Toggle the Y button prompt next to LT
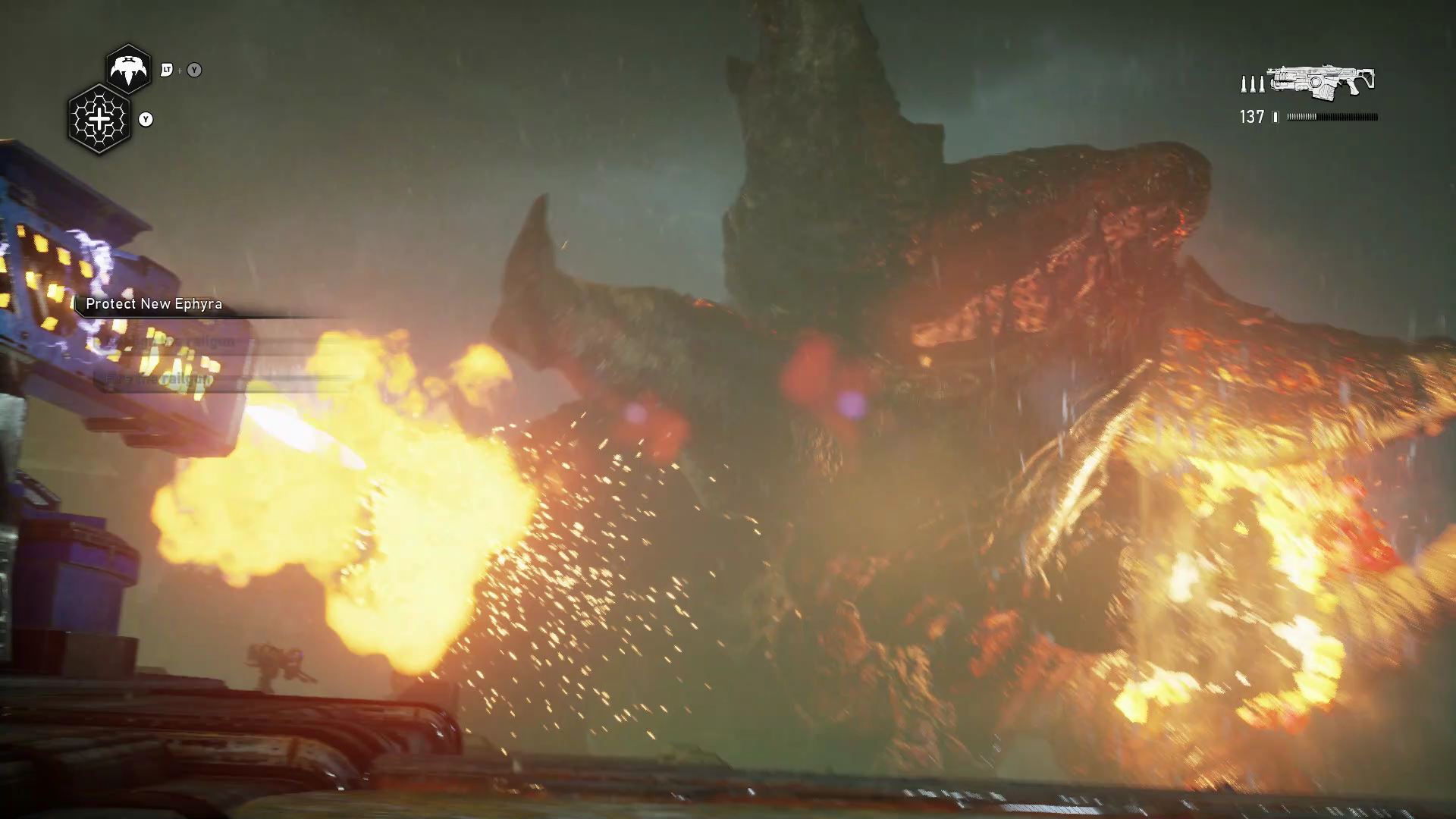 coord(194,70)
